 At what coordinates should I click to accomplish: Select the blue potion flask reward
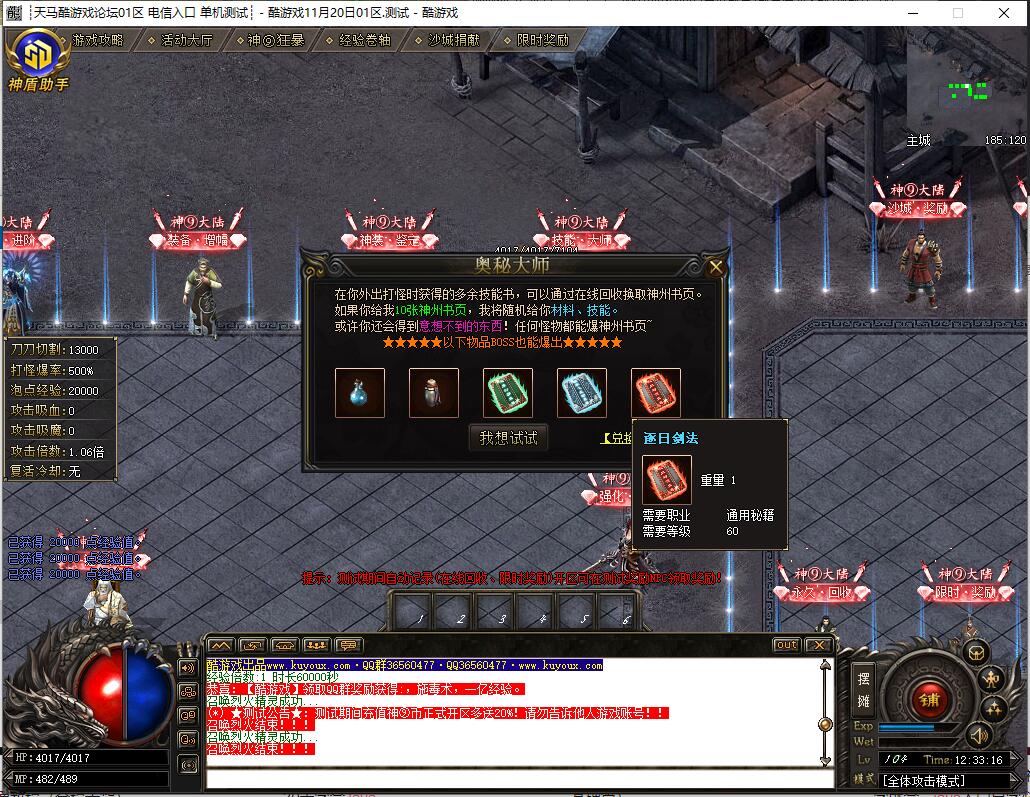[360, 393]
